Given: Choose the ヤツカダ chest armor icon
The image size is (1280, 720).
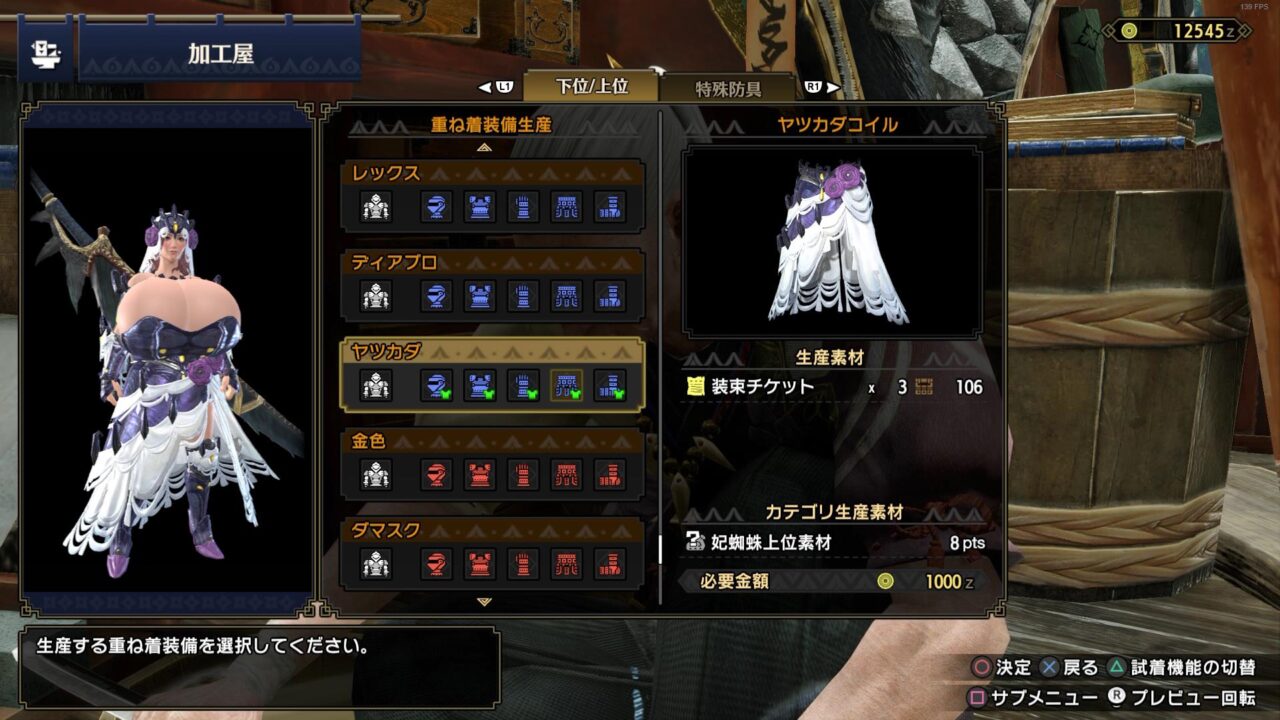Looking at the screenshot, I should click(480, 385).
